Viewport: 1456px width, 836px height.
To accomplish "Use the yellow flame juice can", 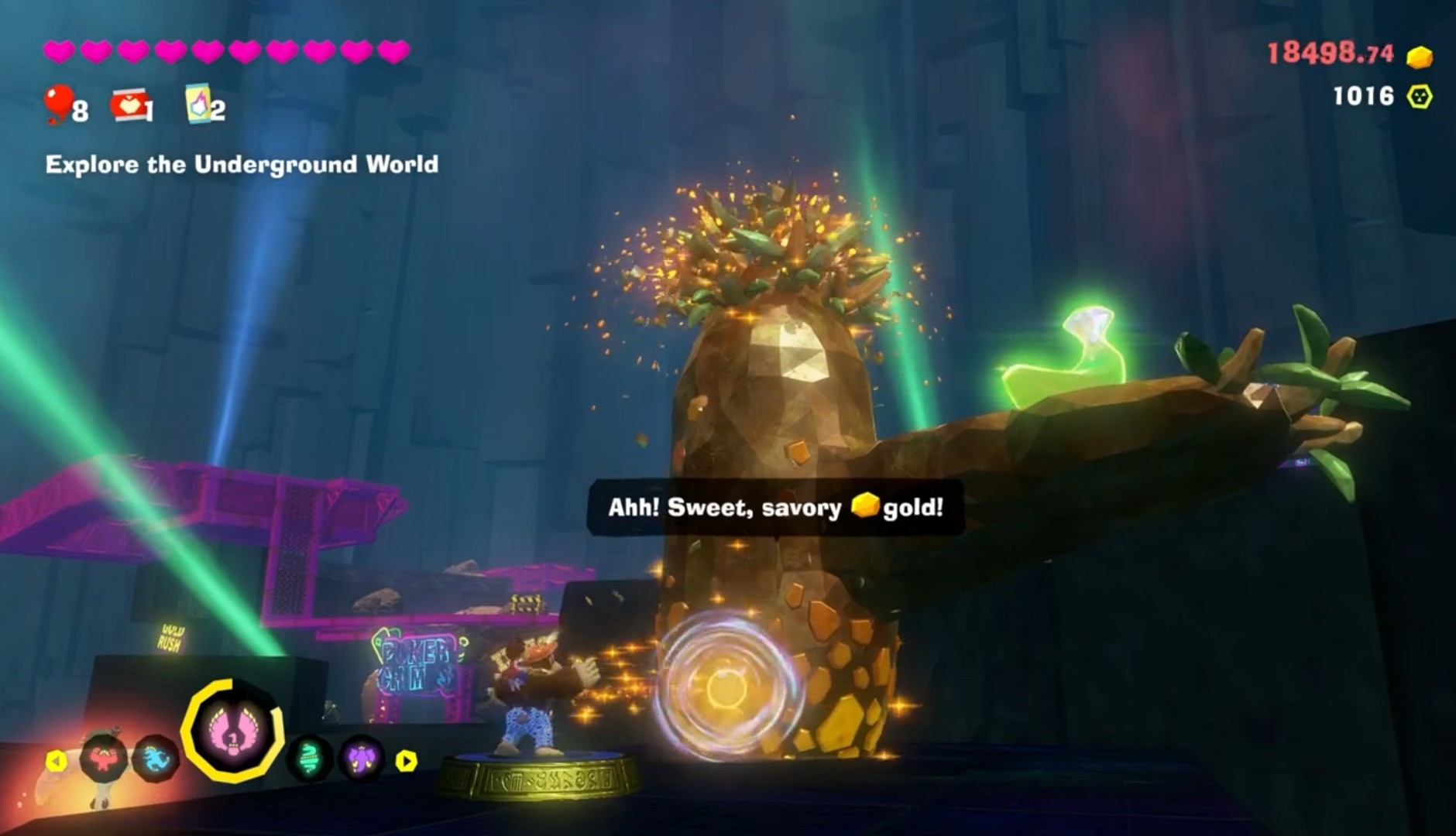I will tap(197, 104).
